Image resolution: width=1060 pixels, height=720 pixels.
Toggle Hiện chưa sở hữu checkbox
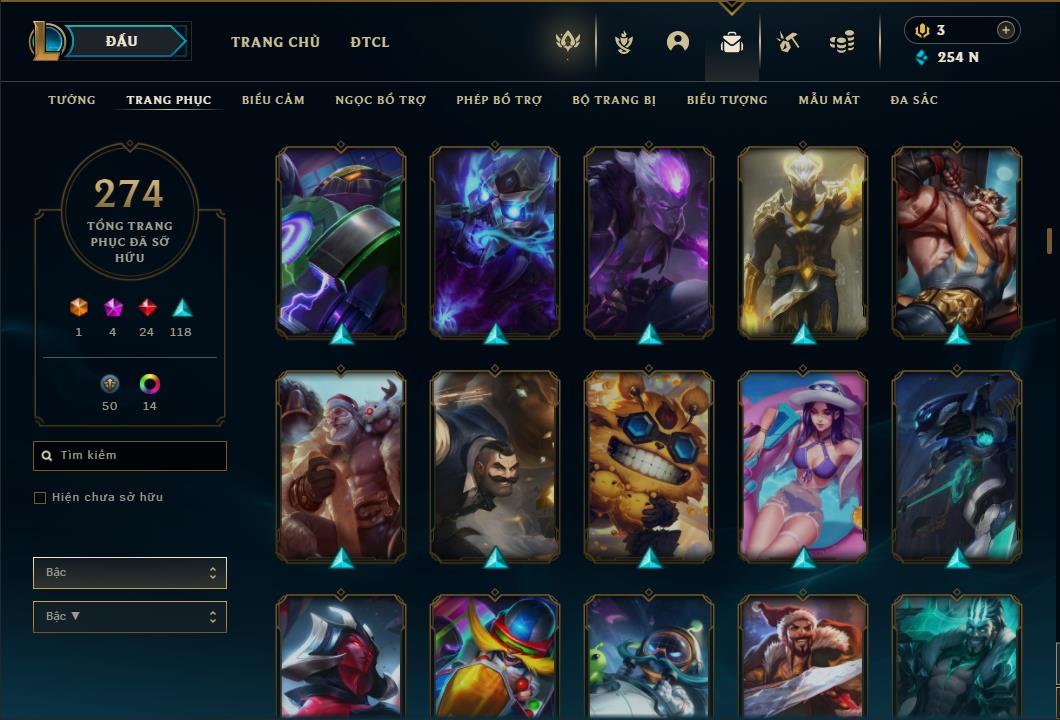tap(40, 498)
